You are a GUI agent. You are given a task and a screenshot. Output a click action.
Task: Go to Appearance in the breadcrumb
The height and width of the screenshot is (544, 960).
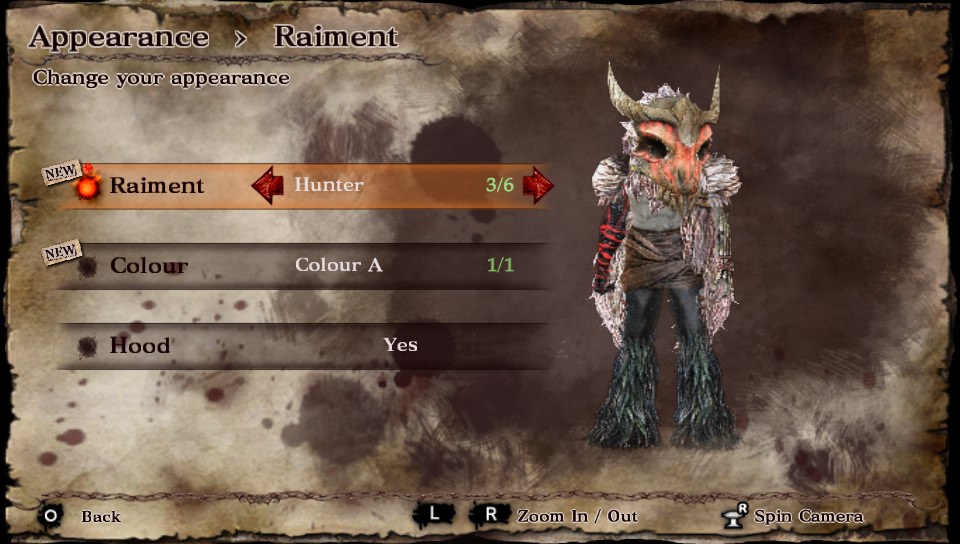click(x=119, y=38)
